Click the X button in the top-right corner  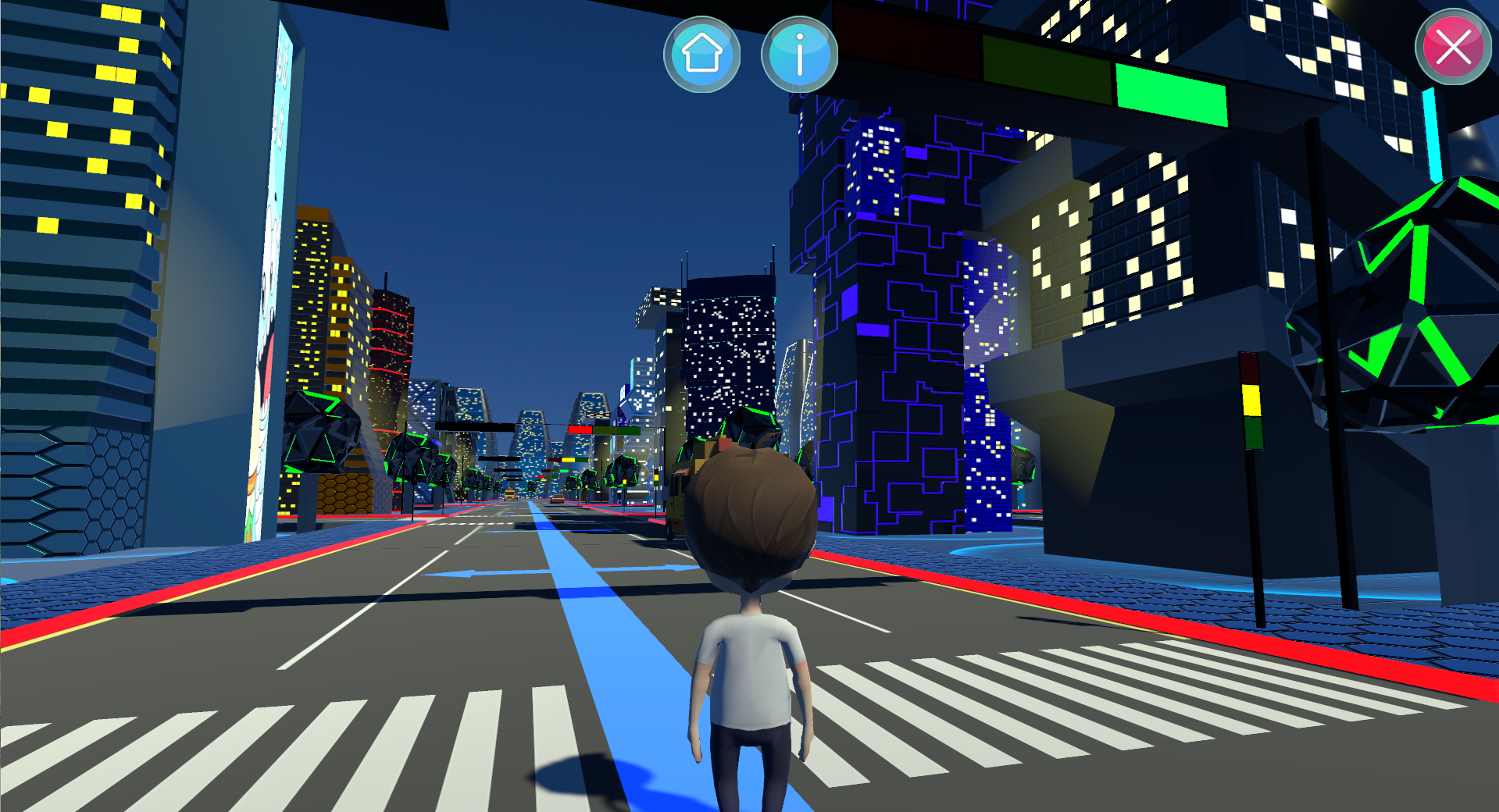1451,48
